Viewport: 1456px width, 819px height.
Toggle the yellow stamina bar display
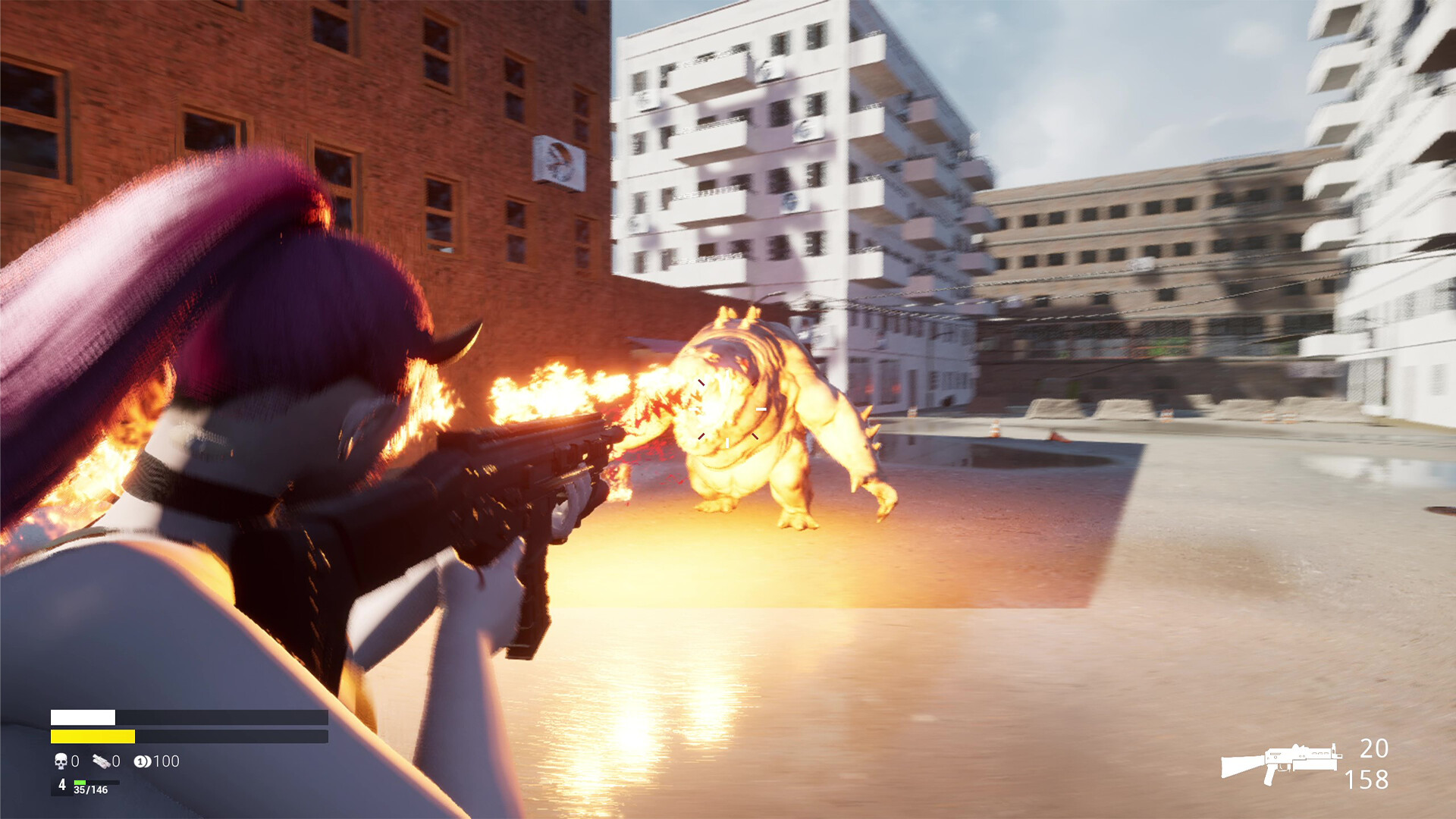[91, 736]
